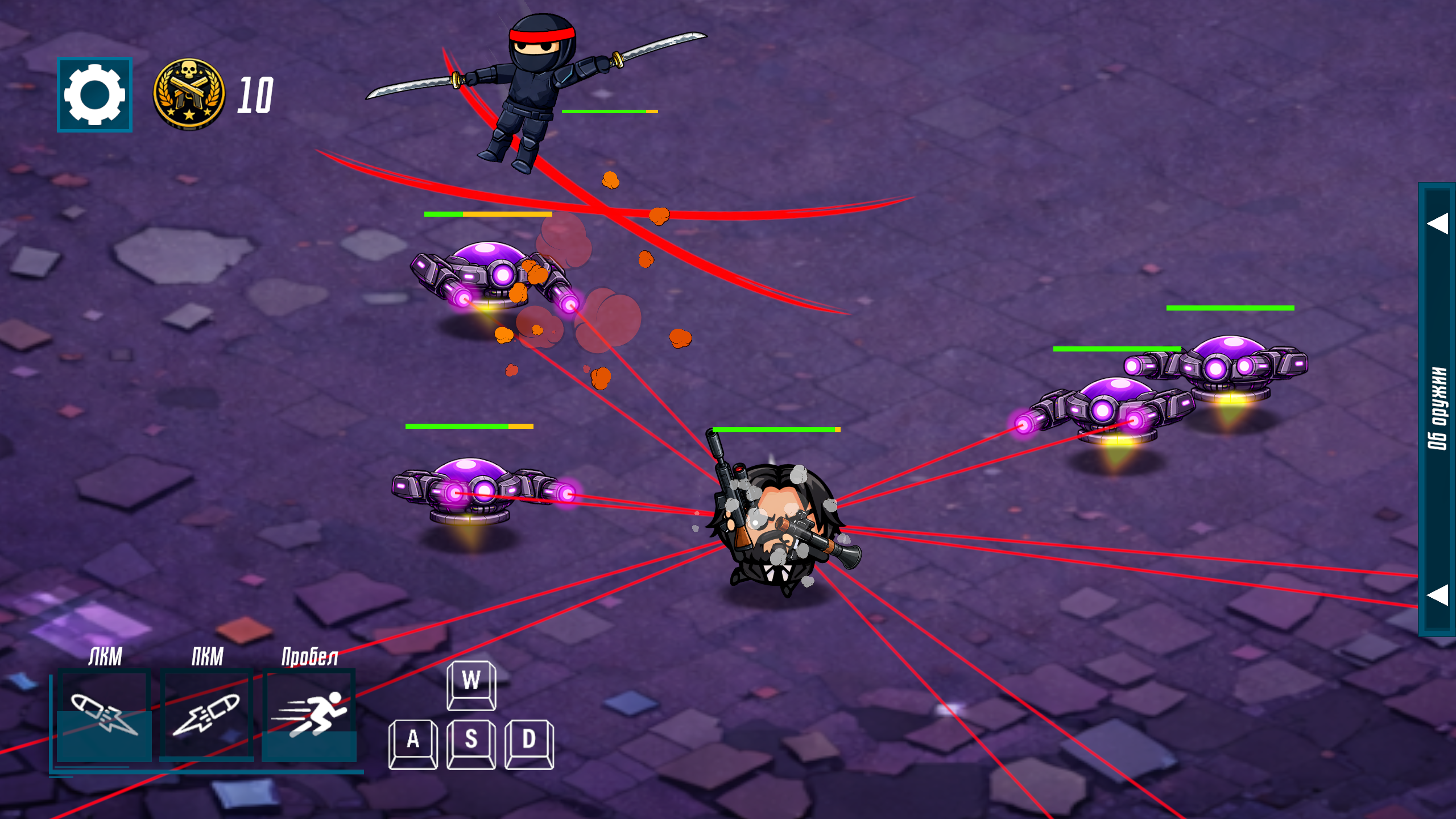The height and width of the screenshot is (819, 1456).
Task: Trigger the Пробел dash ability icon
Action: coord(309,715)
